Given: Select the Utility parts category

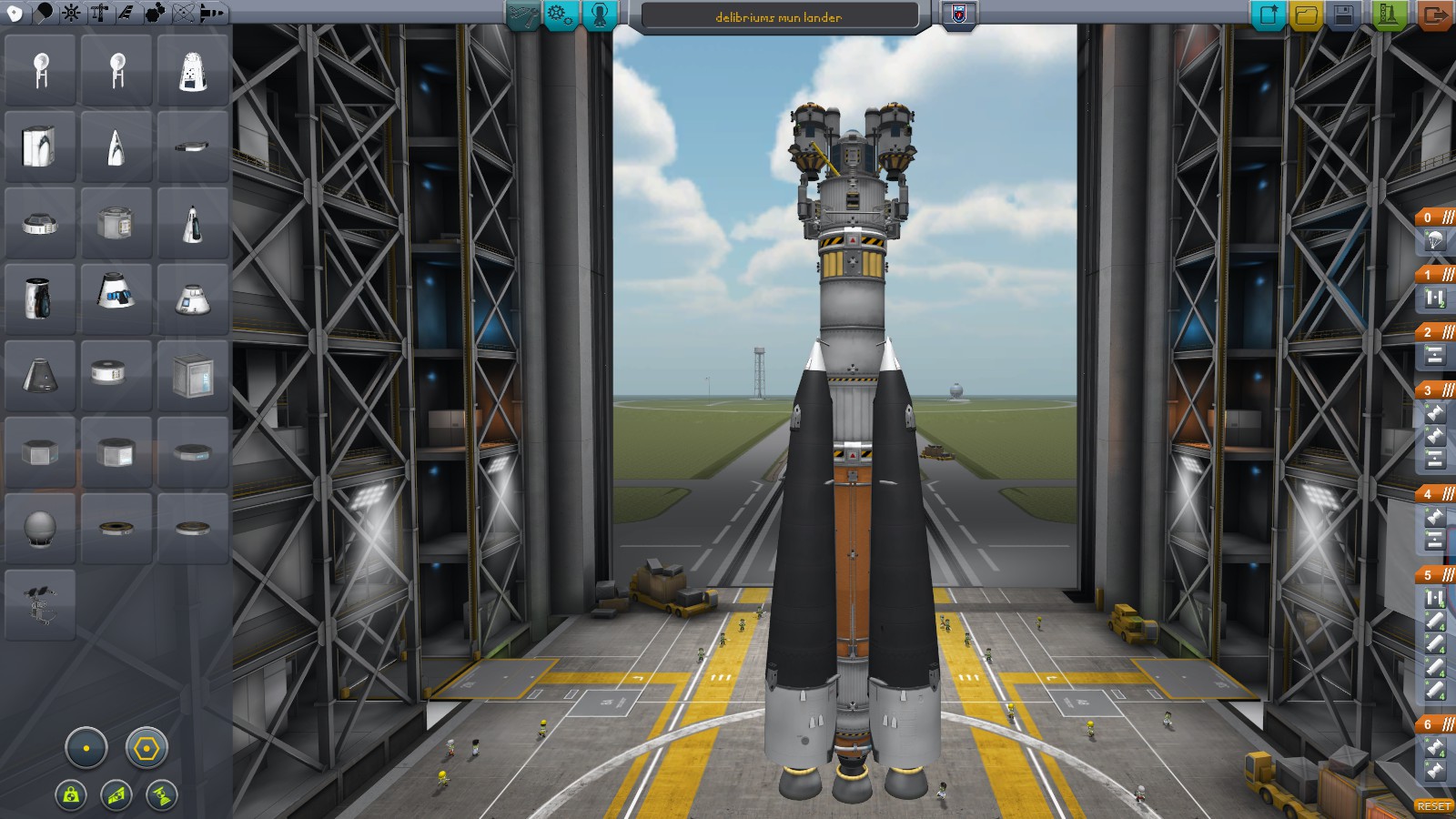Looking at the screenshot, I should [153, 12].
